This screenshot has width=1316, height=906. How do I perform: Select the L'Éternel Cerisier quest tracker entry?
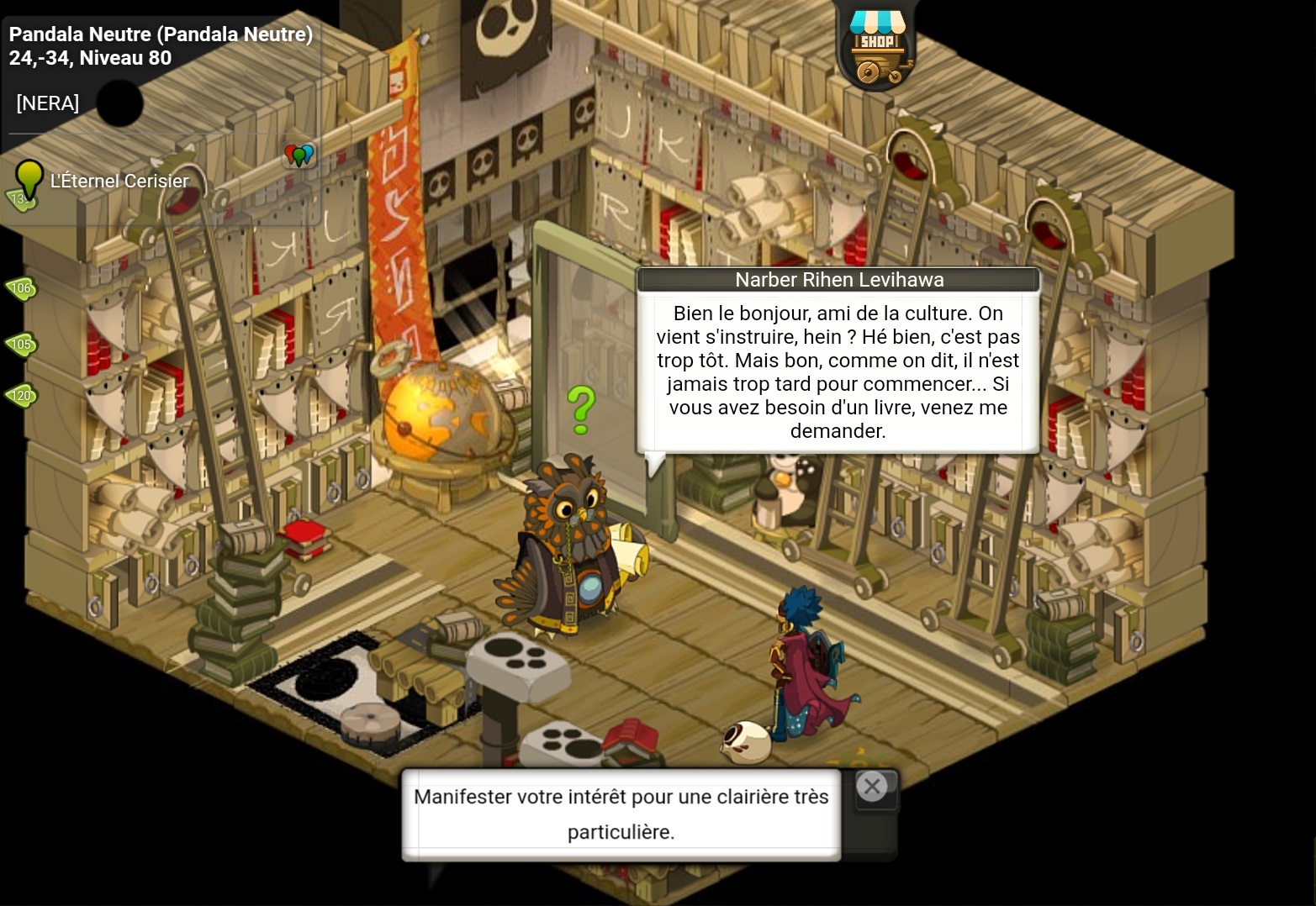click(119, 181)
